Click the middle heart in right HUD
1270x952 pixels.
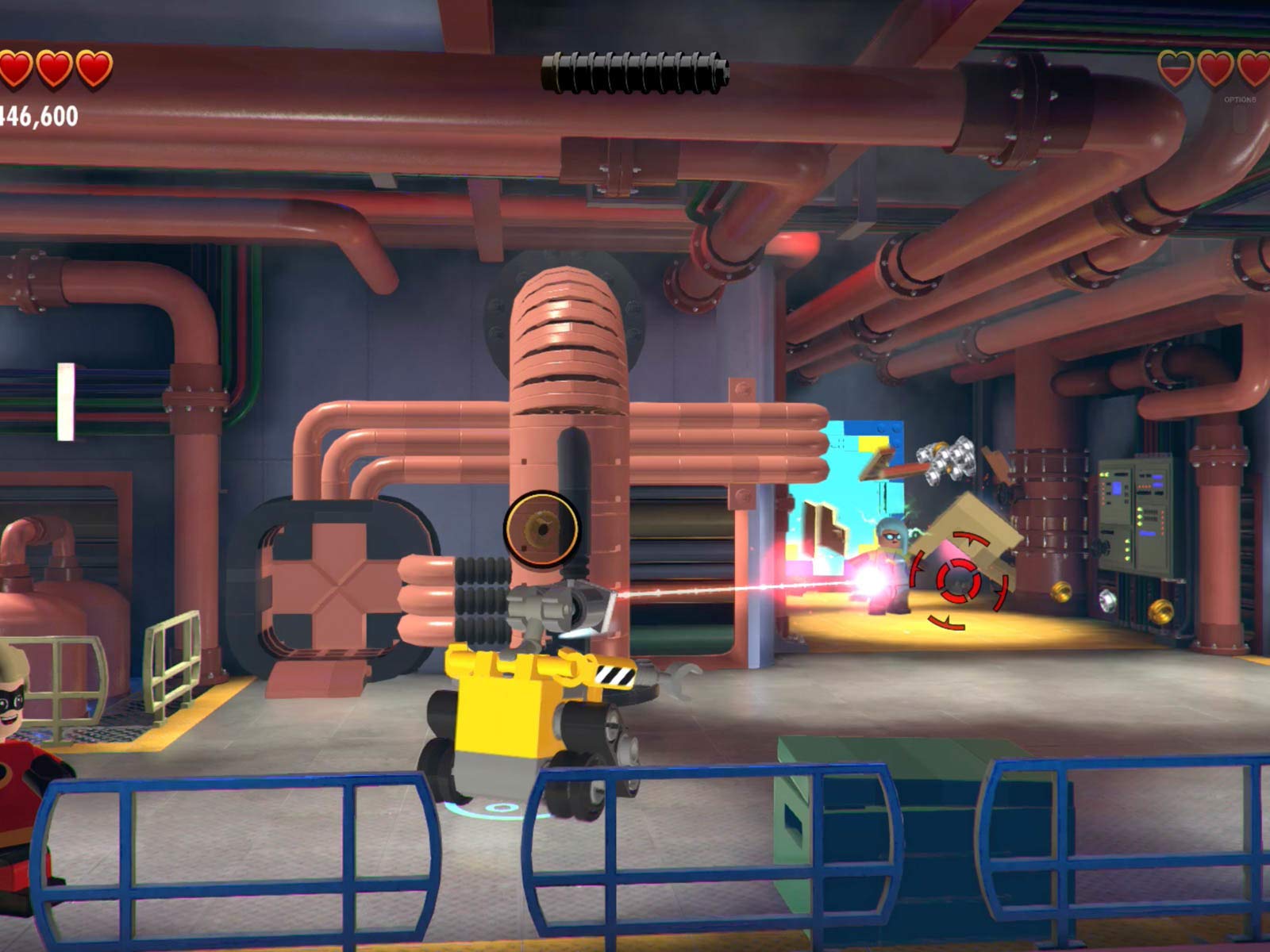[x=1216, y=67]
